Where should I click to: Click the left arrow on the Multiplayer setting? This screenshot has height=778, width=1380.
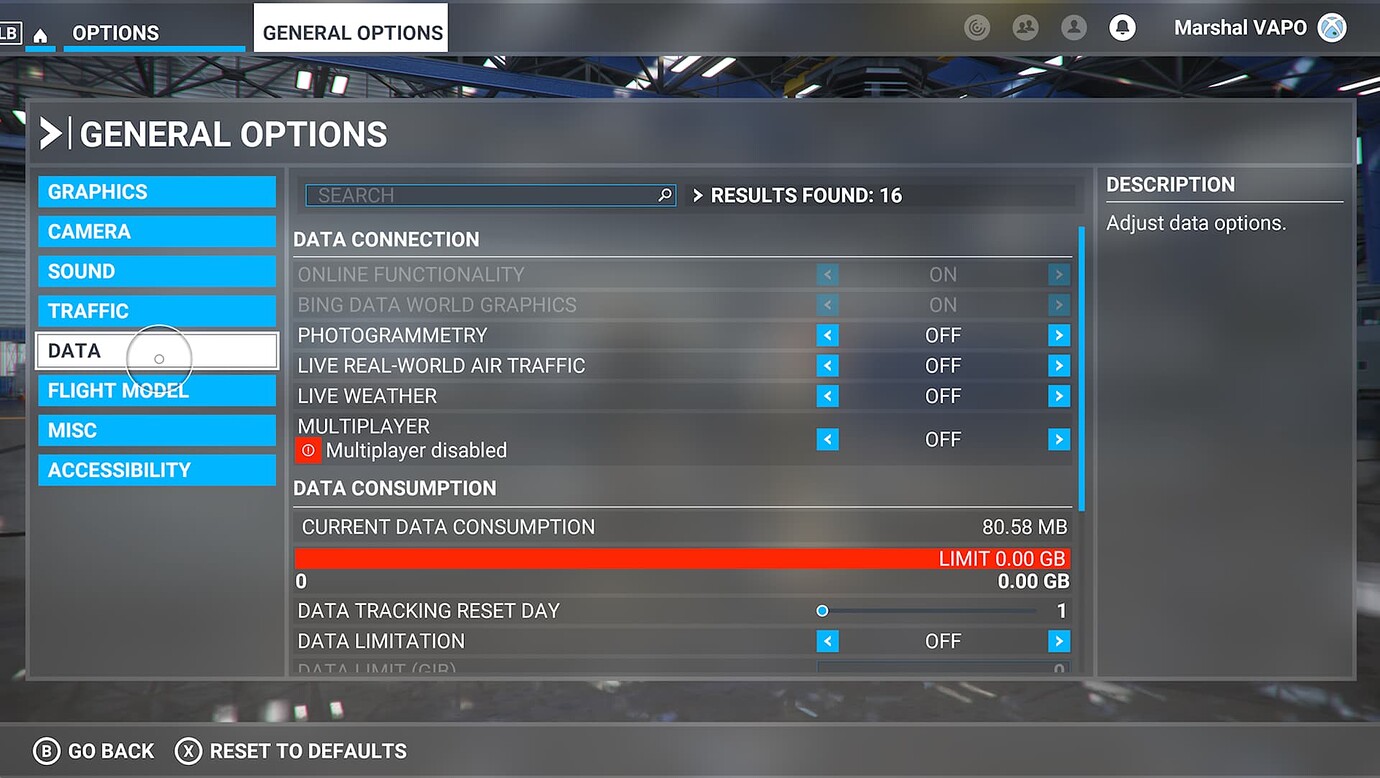[827, 439]
